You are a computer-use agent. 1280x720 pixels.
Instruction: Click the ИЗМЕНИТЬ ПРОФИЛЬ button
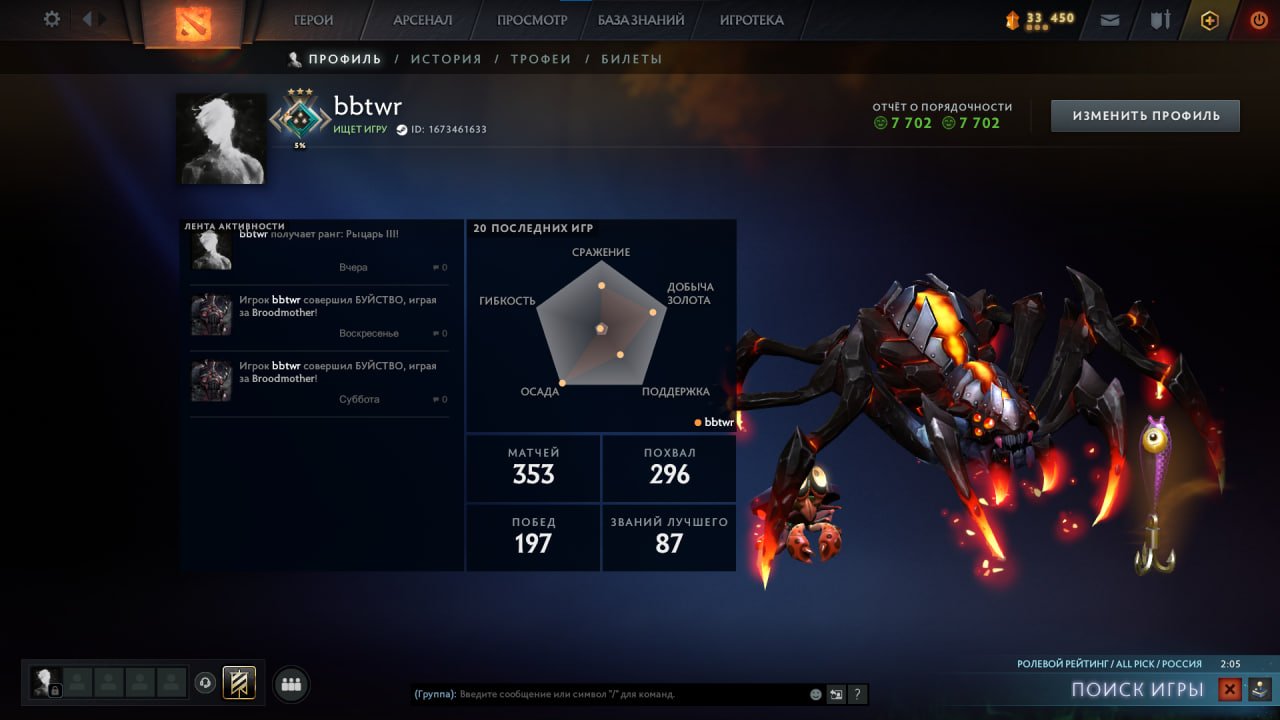[1145, 116]
